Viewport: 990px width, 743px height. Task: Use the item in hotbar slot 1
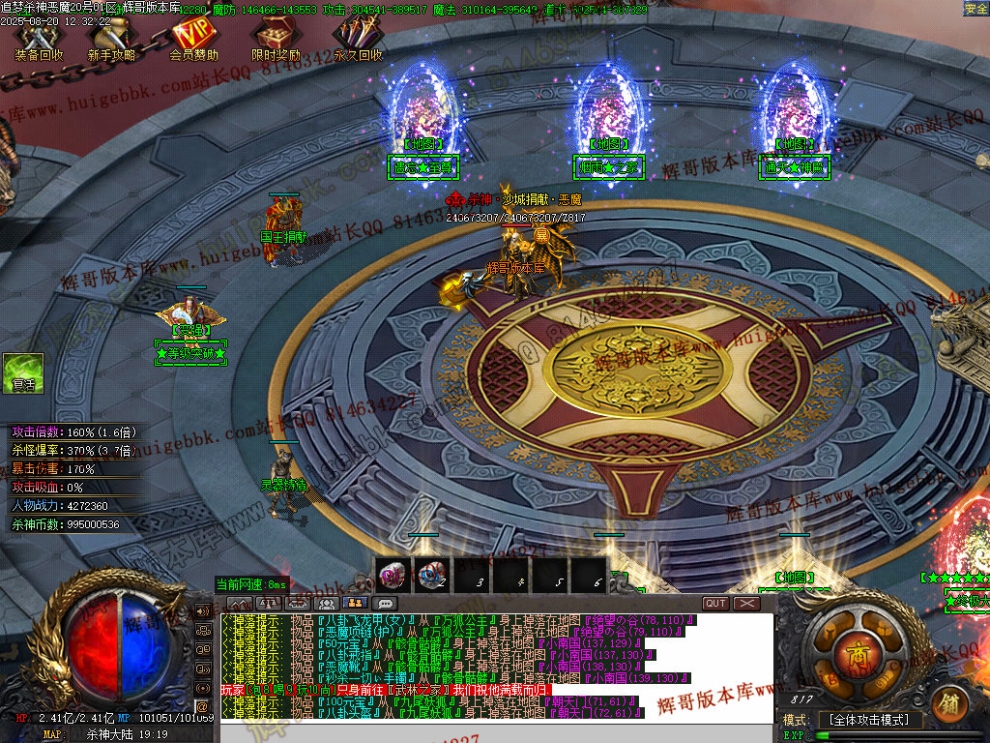pos(392,574)
